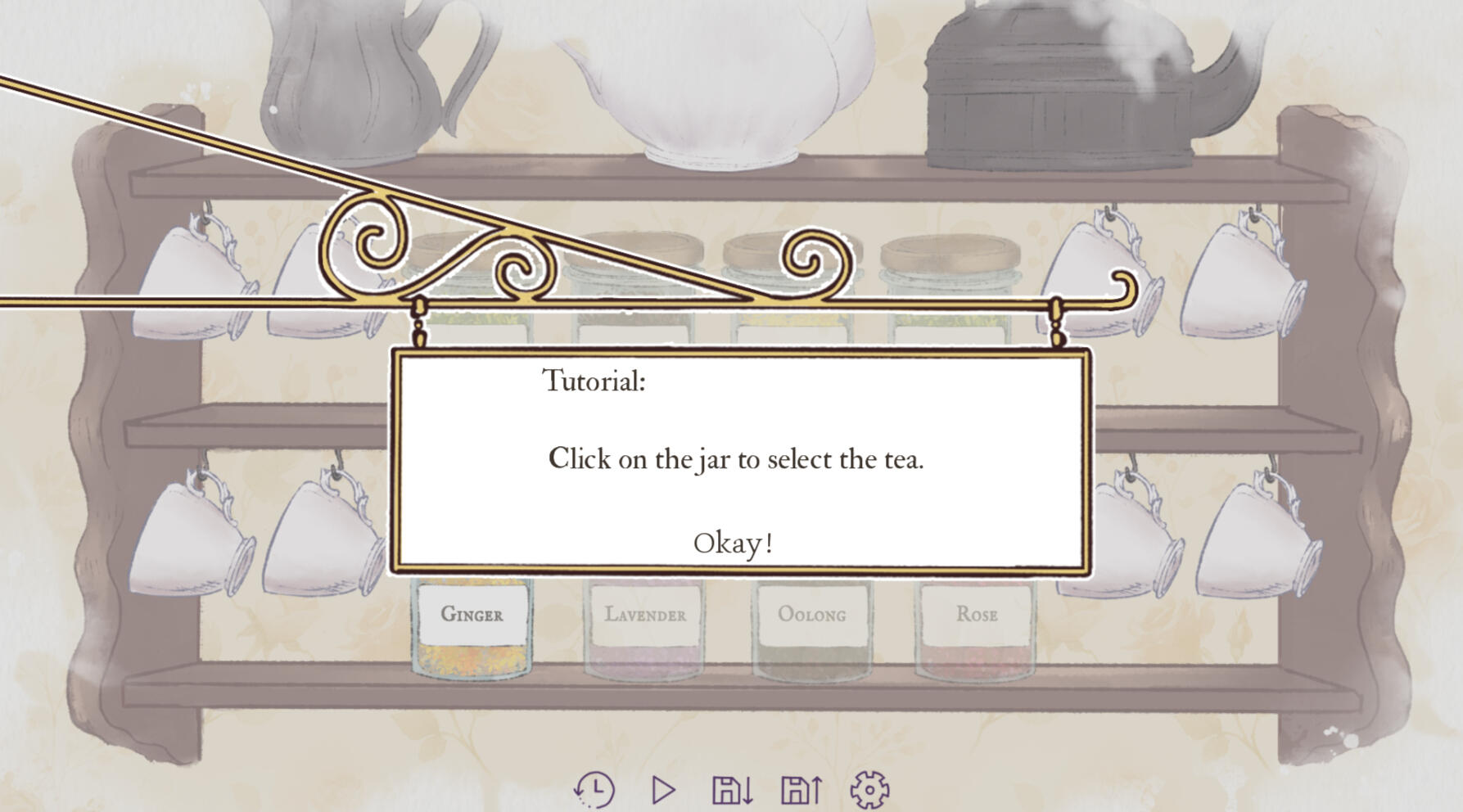Toggle auto-play with the triangle icon
Viewport: 1463px width, 812px height.
coord(663,790)
